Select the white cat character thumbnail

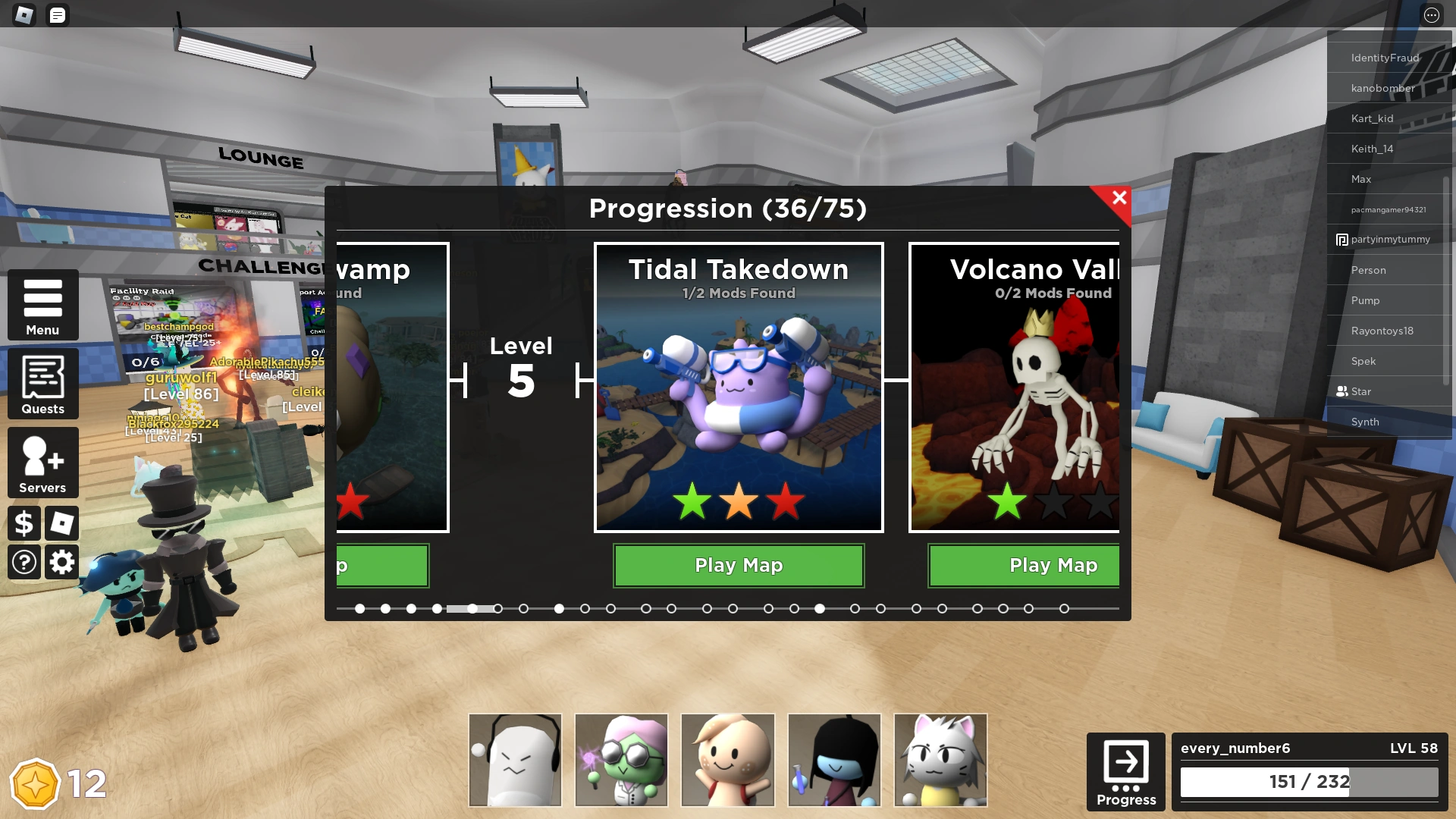pos(940,759)
